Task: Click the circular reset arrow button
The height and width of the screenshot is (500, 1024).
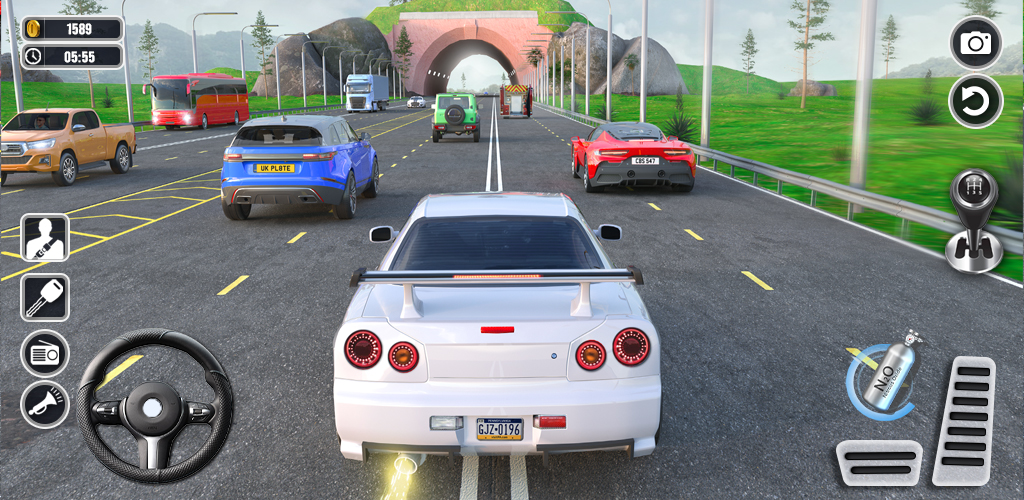Action: coord(975,101)
